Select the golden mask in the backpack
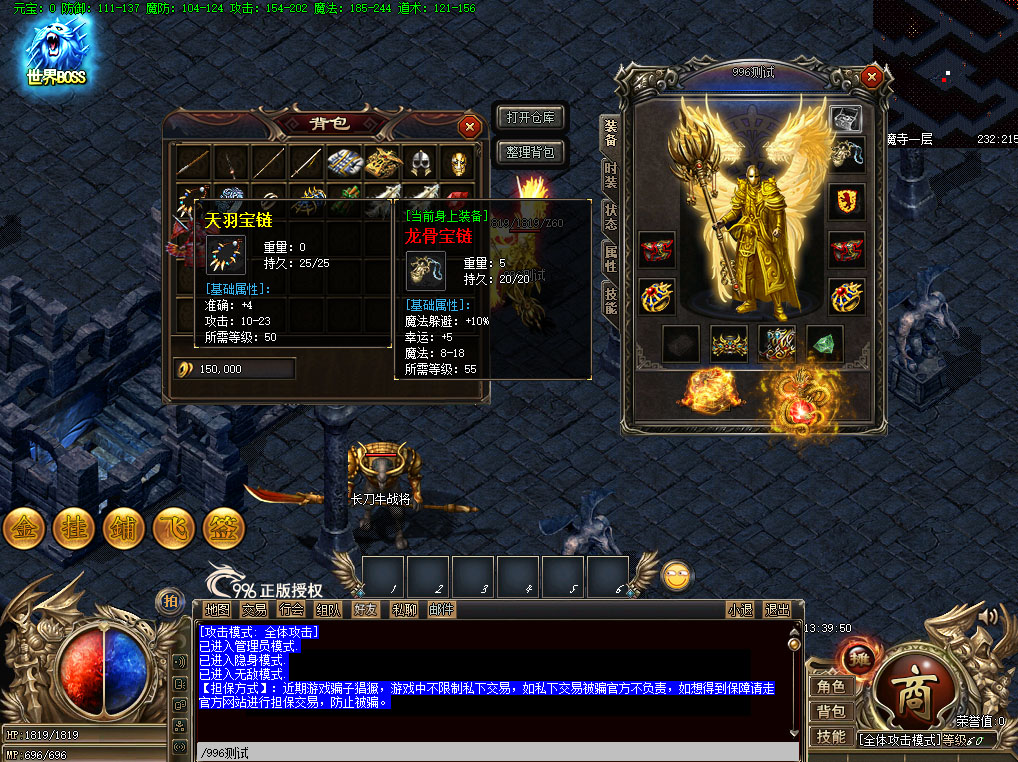 [458, 163]
